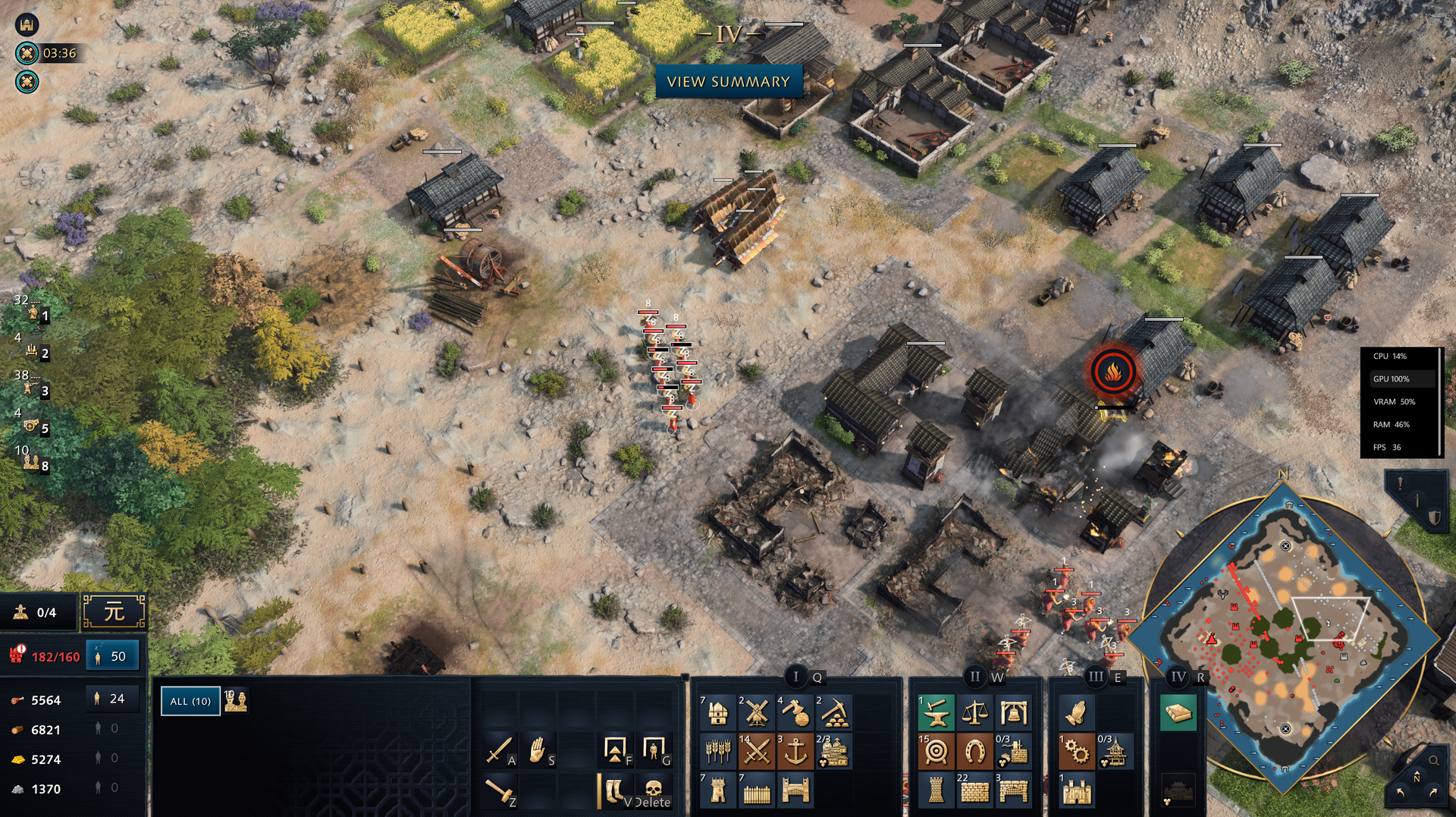The height and width of the screenshot is (817, 1456).
Task: Choose the university book icon
Action: pyautogui.click(x=1178, y=713)
